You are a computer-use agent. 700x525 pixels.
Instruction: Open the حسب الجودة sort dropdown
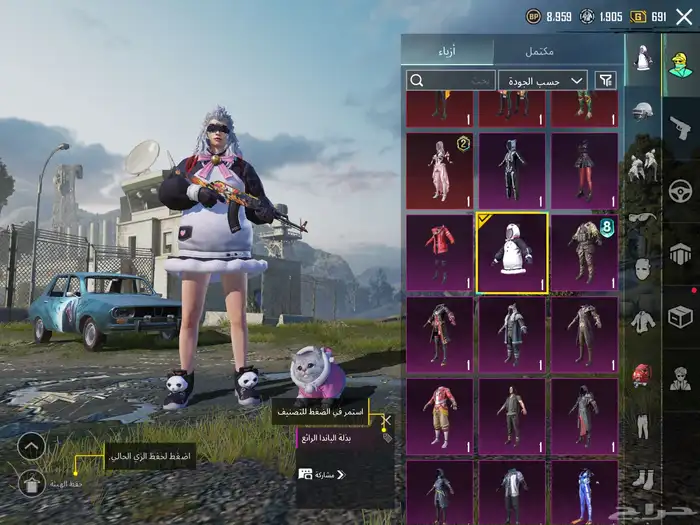(x=550, y=80)
